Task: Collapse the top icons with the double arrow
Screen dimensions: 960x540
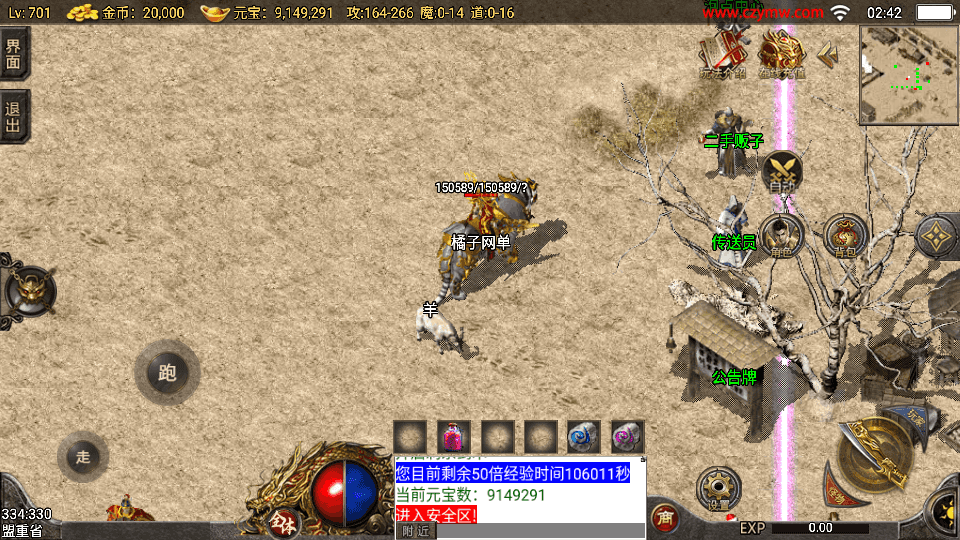Action: coord(828,55)
